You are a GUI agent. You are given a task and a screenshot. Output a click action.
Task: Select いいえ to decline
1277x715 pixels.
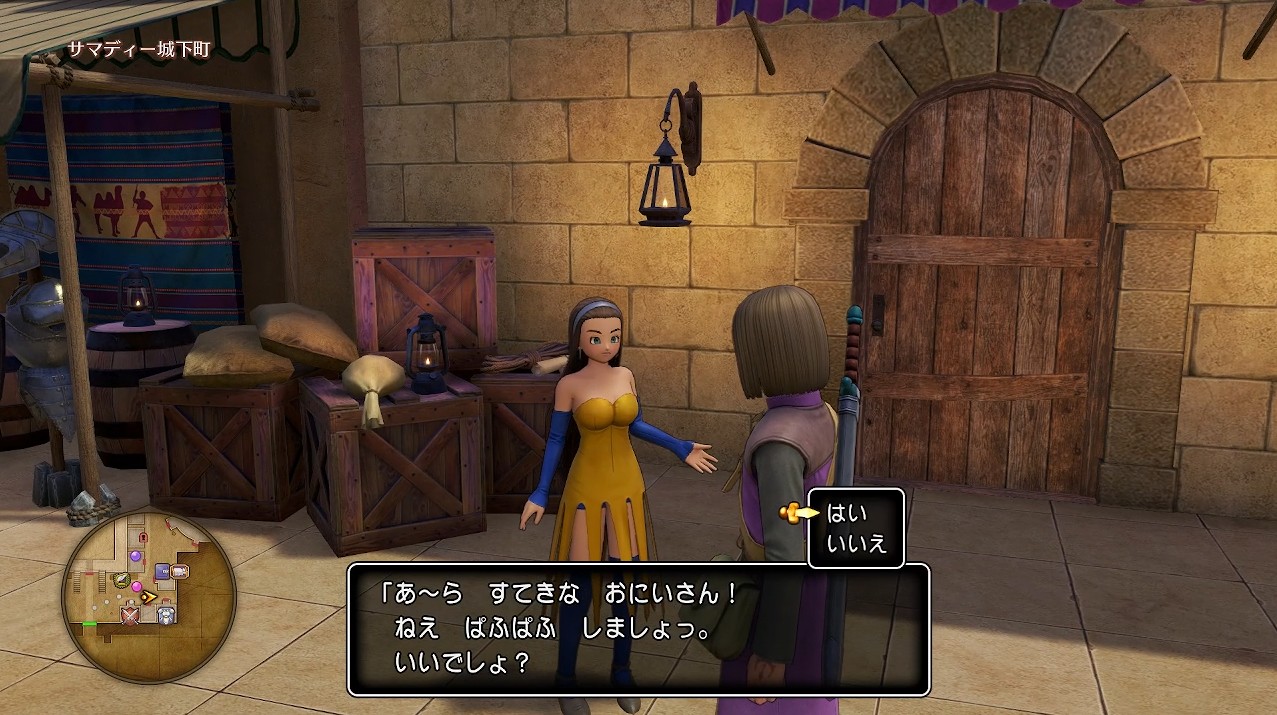(x=851, y=546)
